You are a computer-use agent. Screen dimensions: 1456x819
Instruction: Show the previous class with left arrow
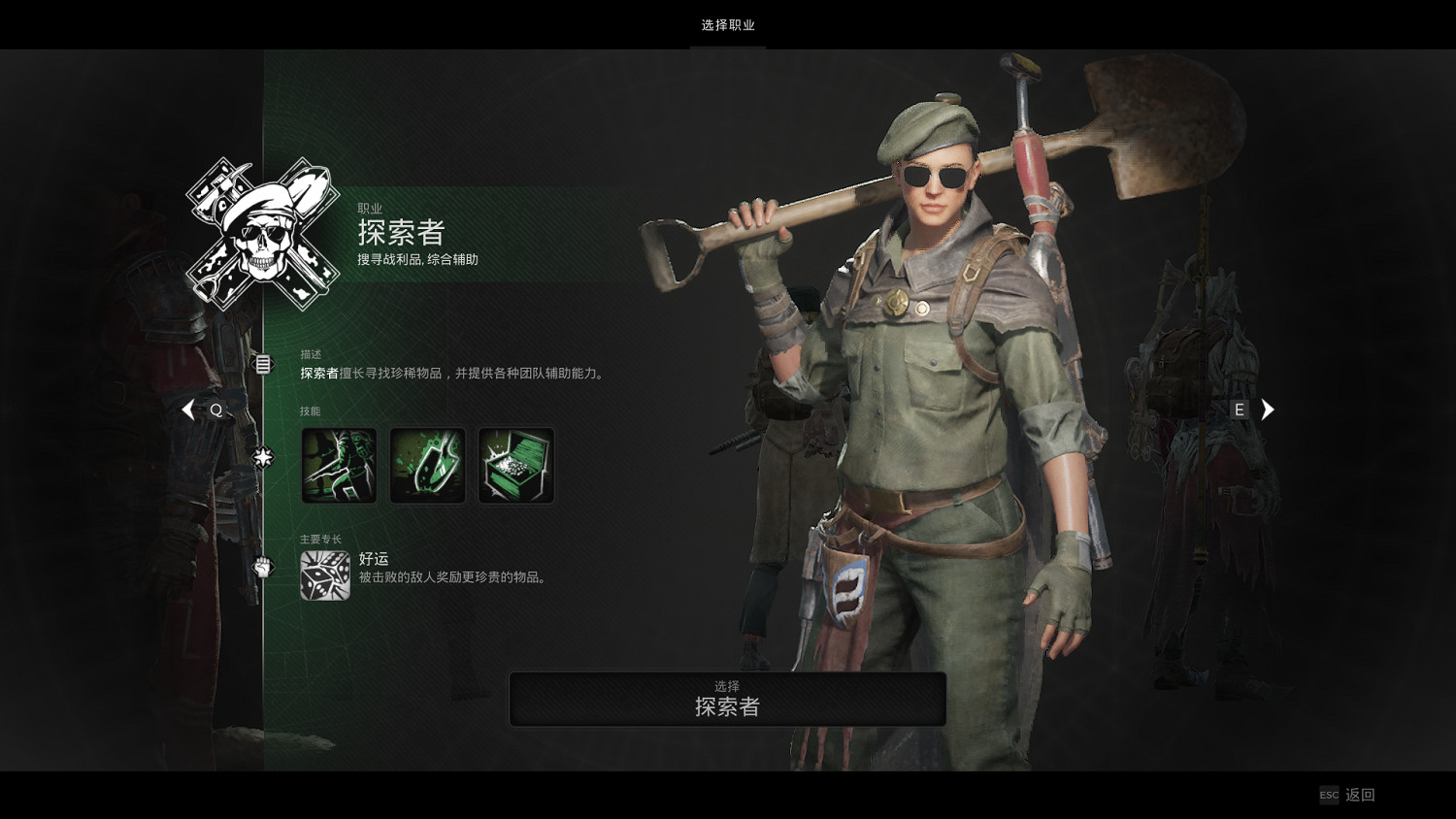click(x=188, y=409)
